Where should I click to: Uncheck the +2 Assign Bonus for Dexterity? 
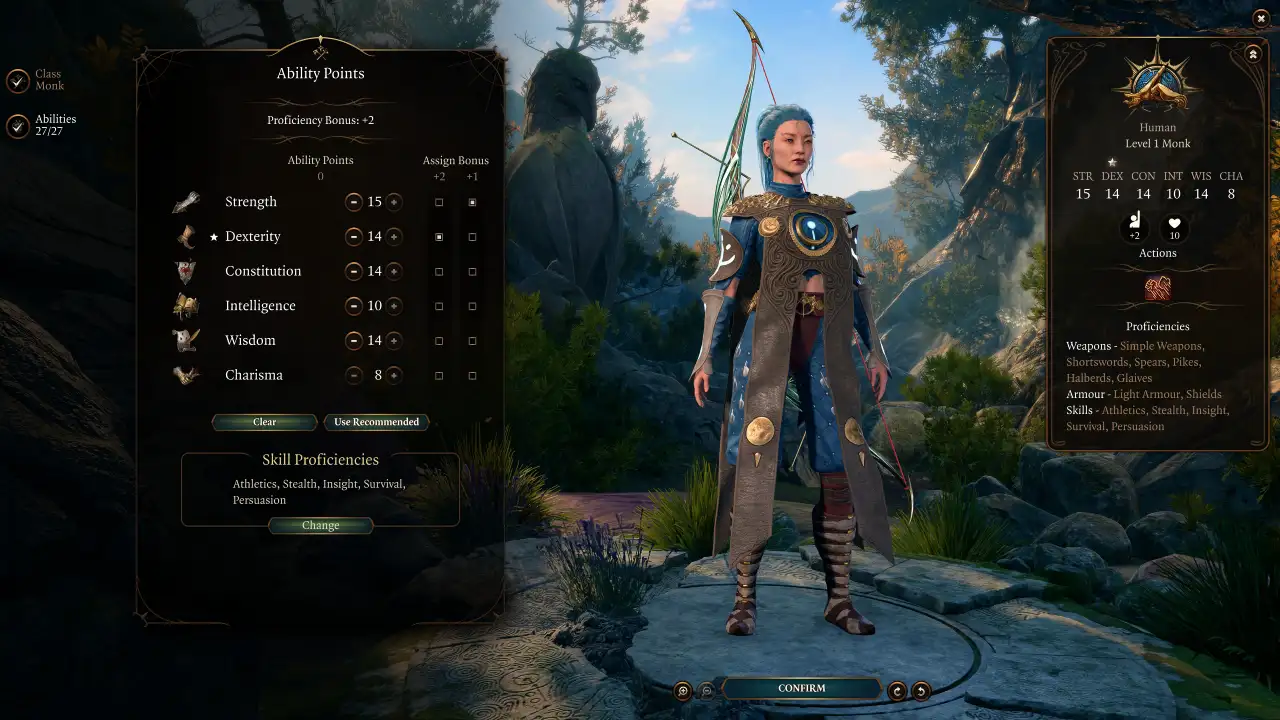(438, 236)
